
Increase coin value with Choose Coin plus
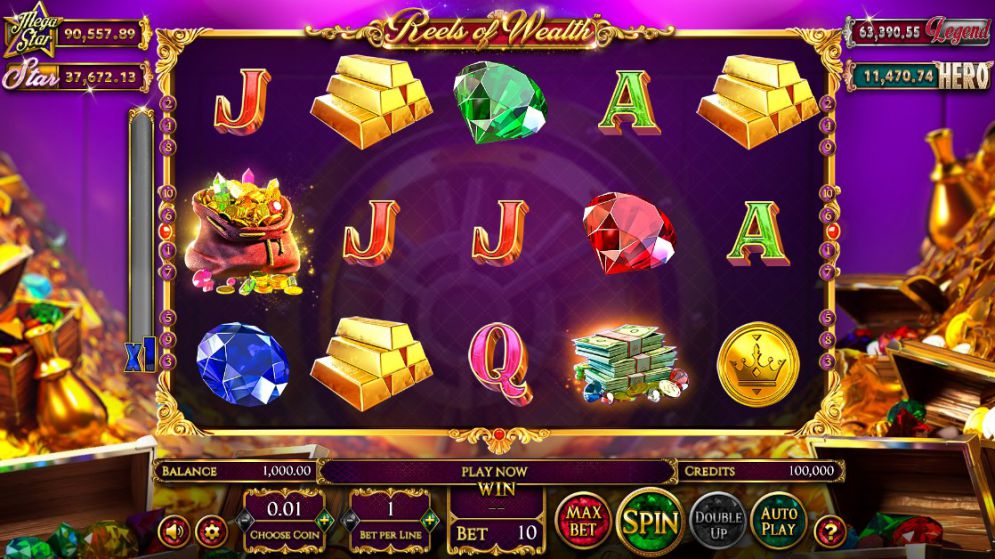(324, 520)
